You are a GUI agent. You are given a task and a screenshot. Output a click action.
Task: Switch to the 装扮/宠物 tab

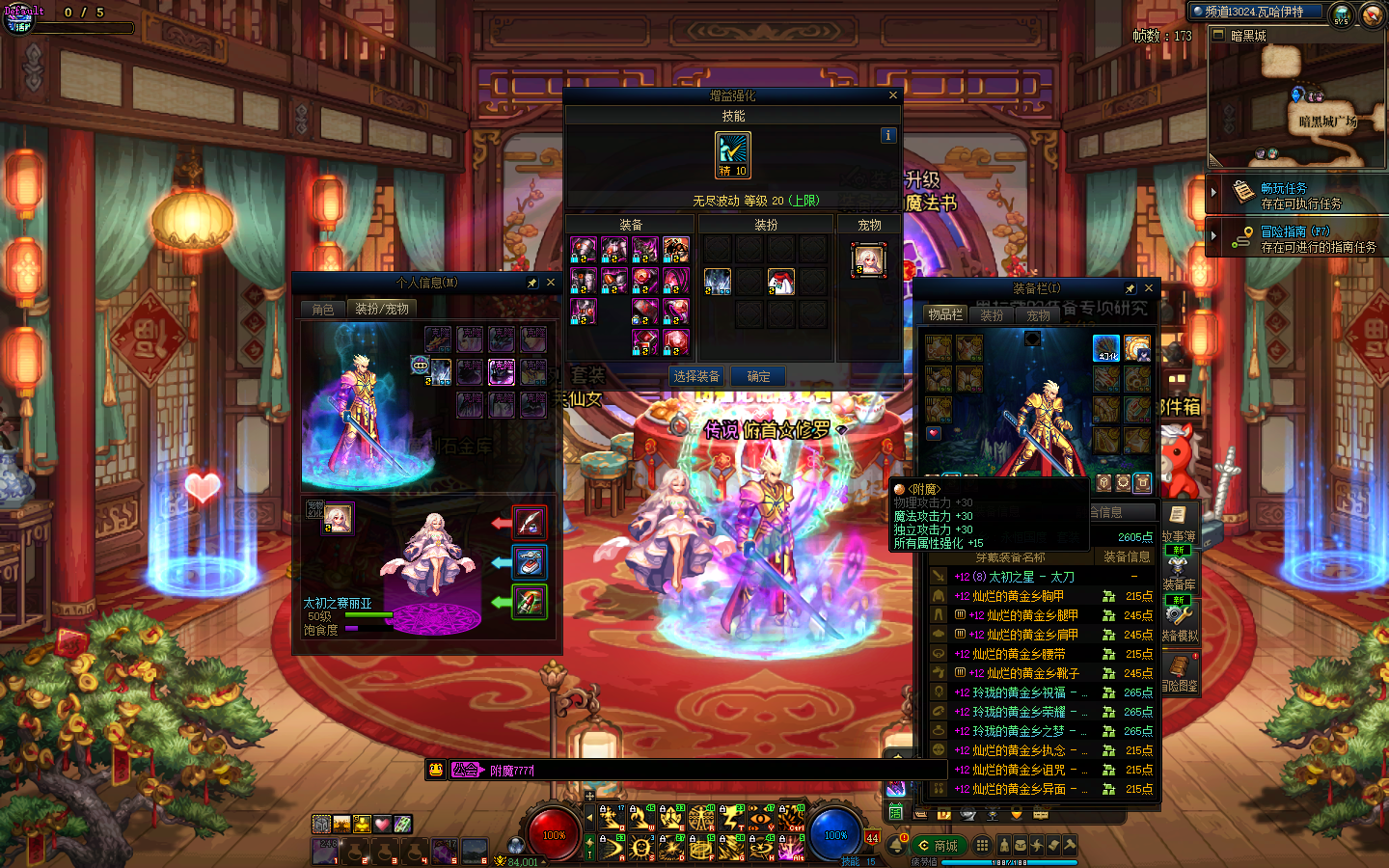[x=382, y=309]
